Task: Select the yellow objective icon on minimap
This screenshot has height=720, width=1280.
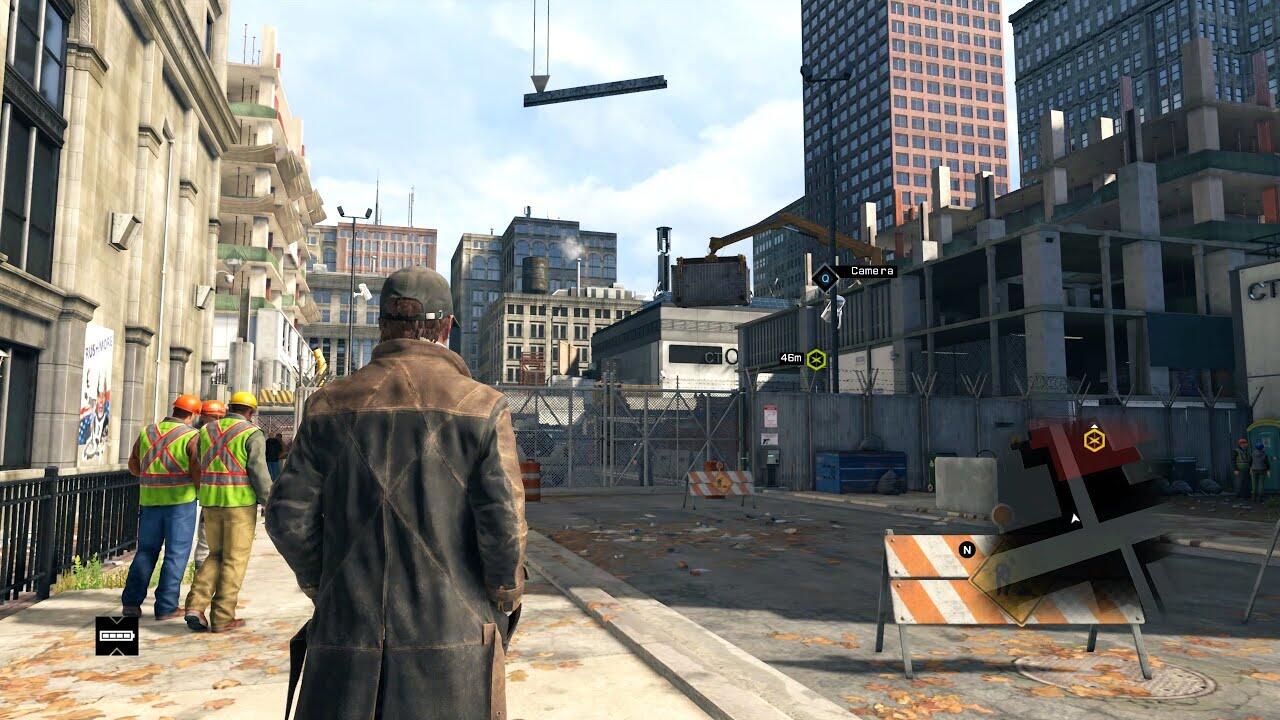Action: pyautogui.click(x=1094, y=439)
